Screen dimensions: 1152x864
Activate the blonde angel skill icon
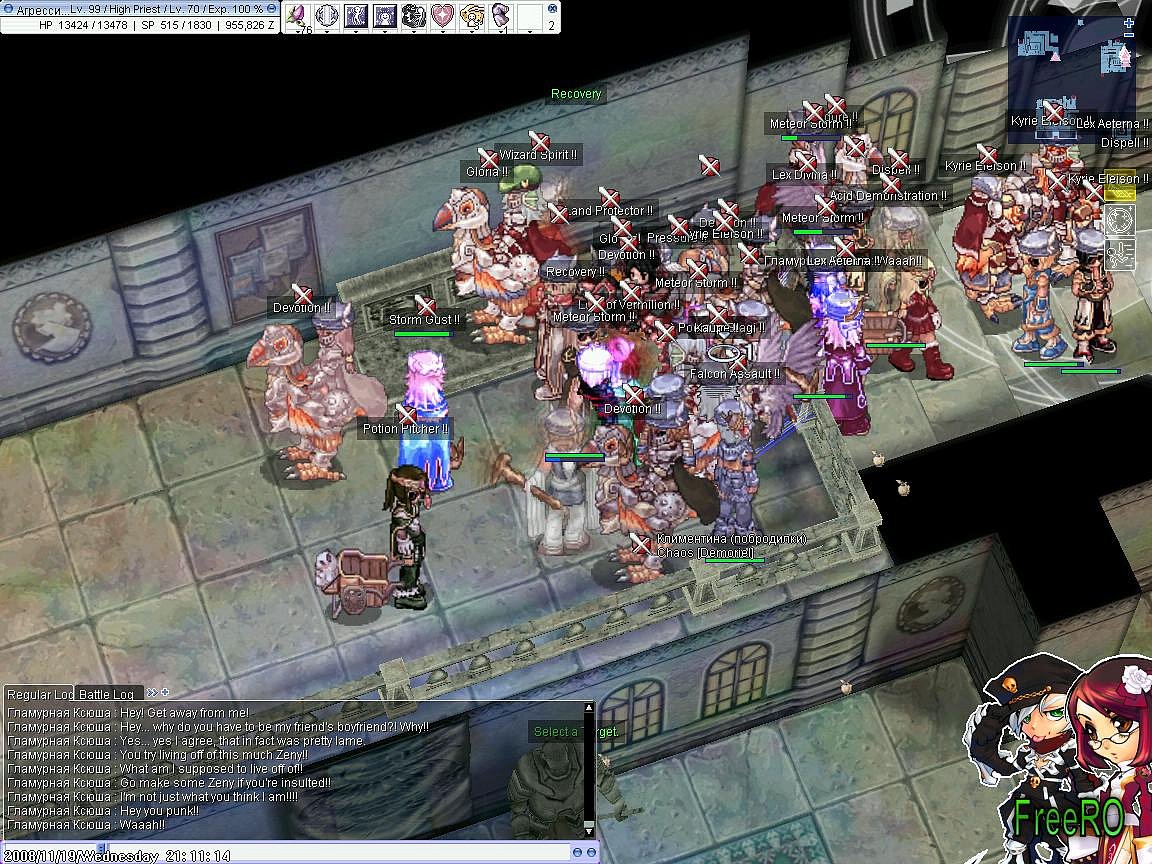pyautogui.click(x=471, y=15)
